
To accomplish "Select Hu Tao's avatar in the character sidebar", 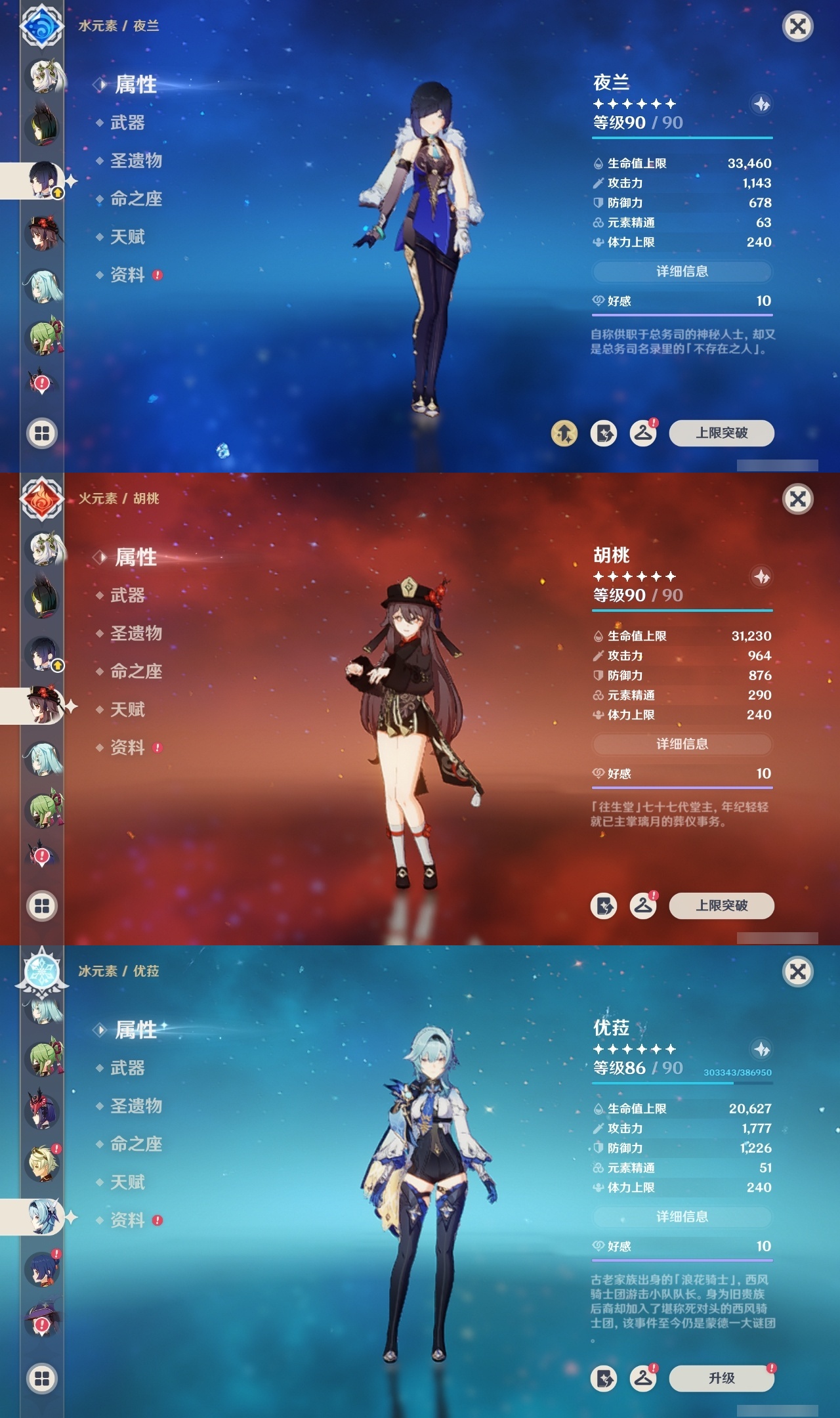I will (42, 705).
